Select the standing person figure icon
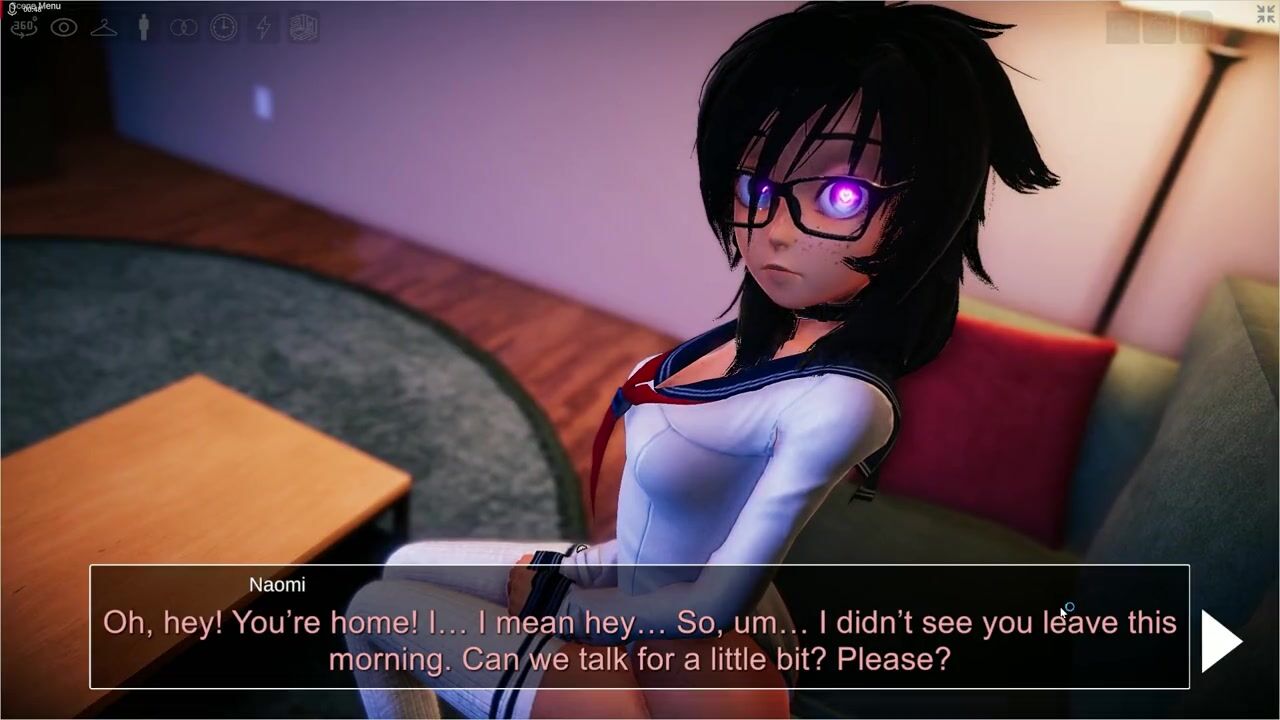This screenshot has height=720, width=1280. point(144,28)
